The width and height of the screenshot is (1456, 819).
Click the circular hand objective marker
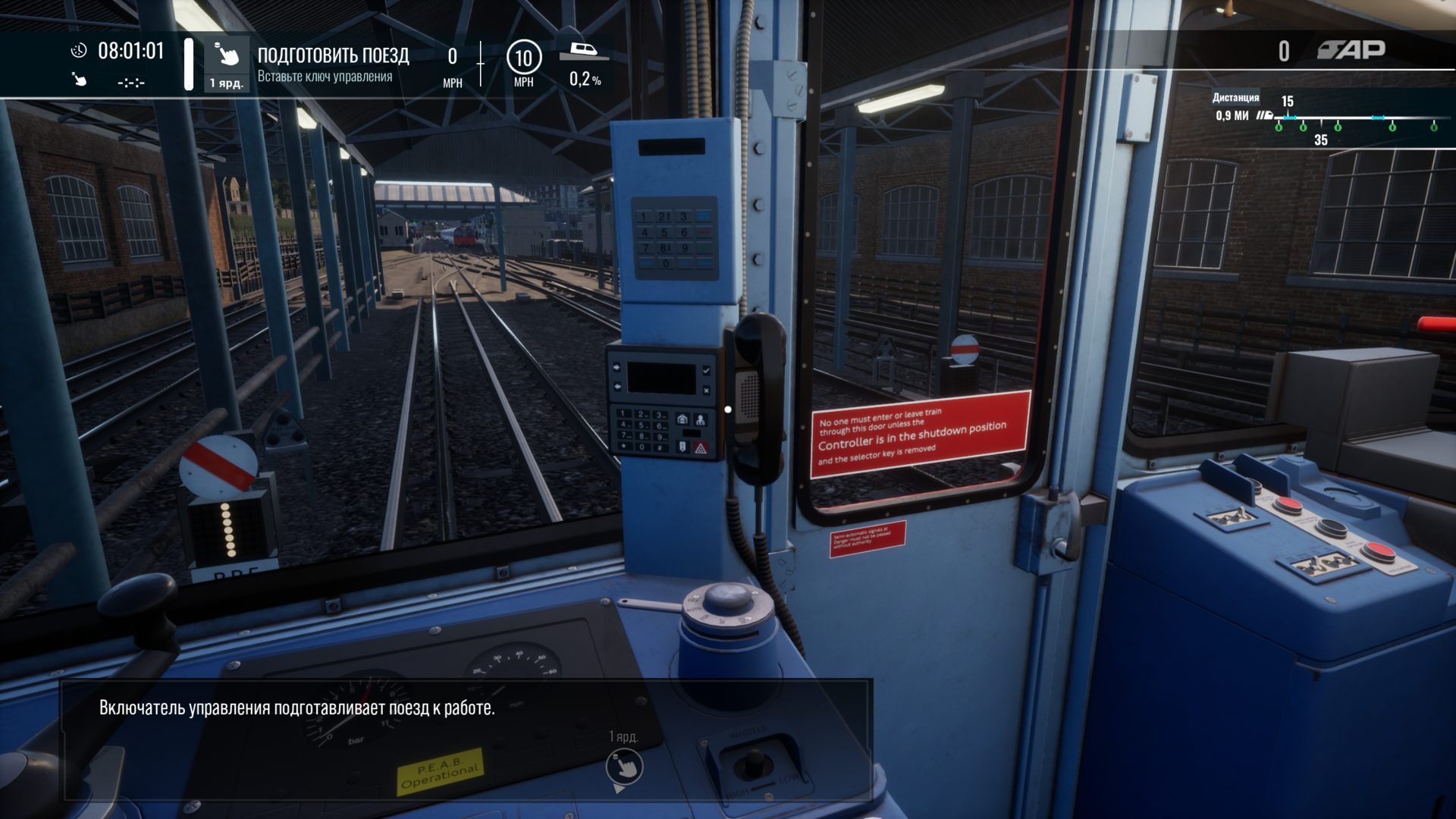(624, 767)
